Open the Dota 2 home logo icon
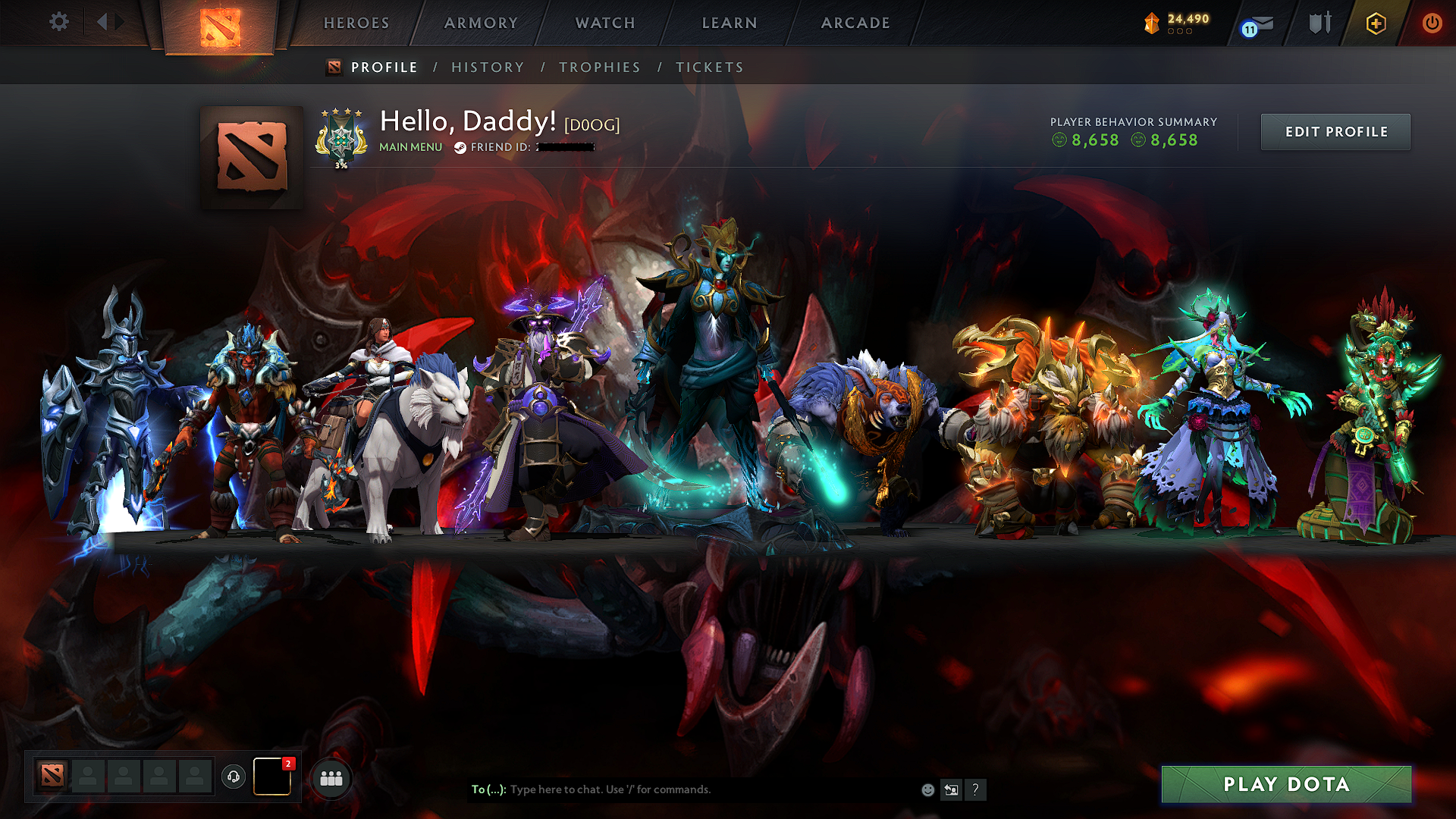Image resolution: width=1456 pixels, height=819 pixels. point(219,21)
